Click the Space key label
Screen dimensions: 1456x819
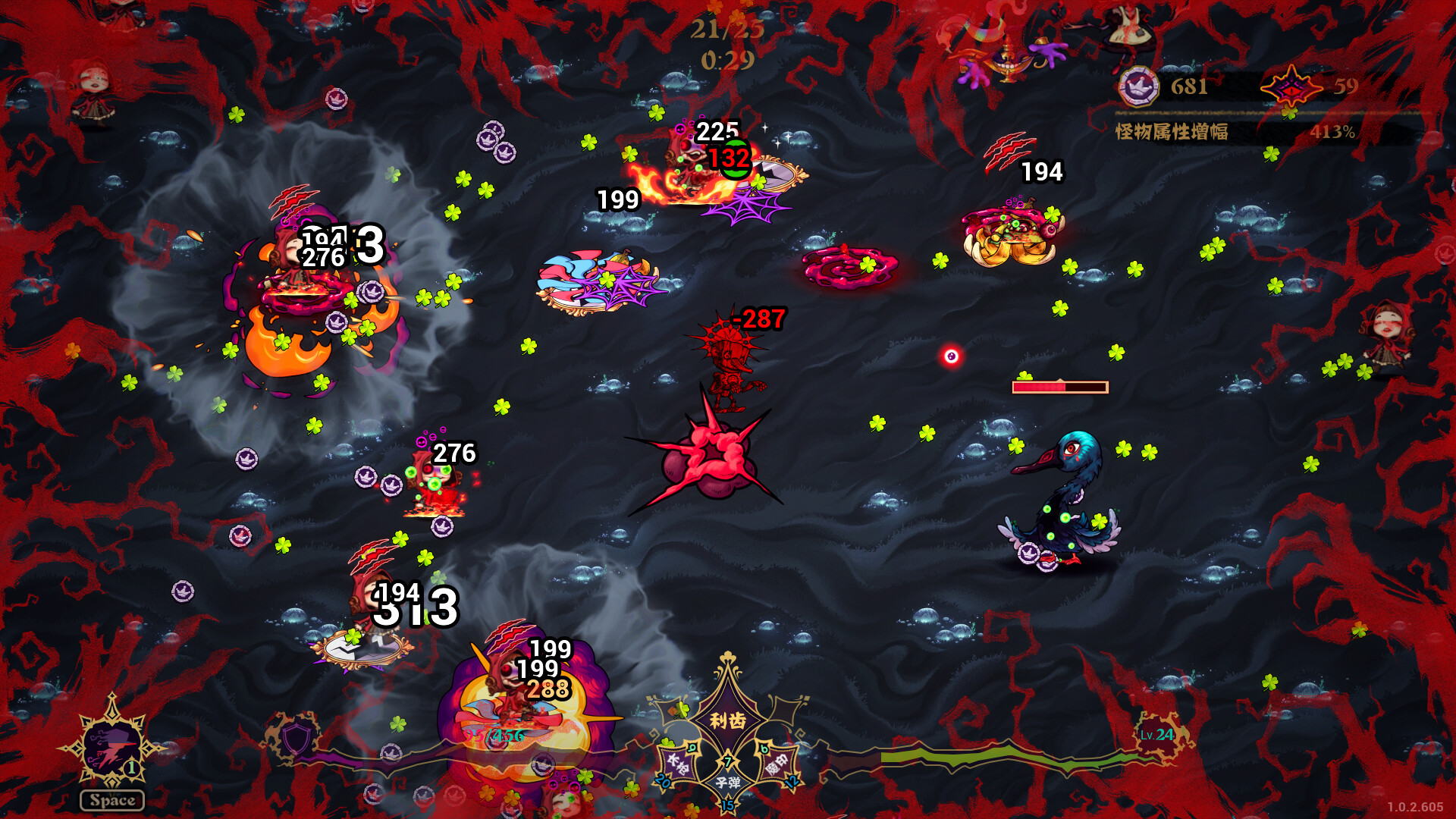click(112, 799)
